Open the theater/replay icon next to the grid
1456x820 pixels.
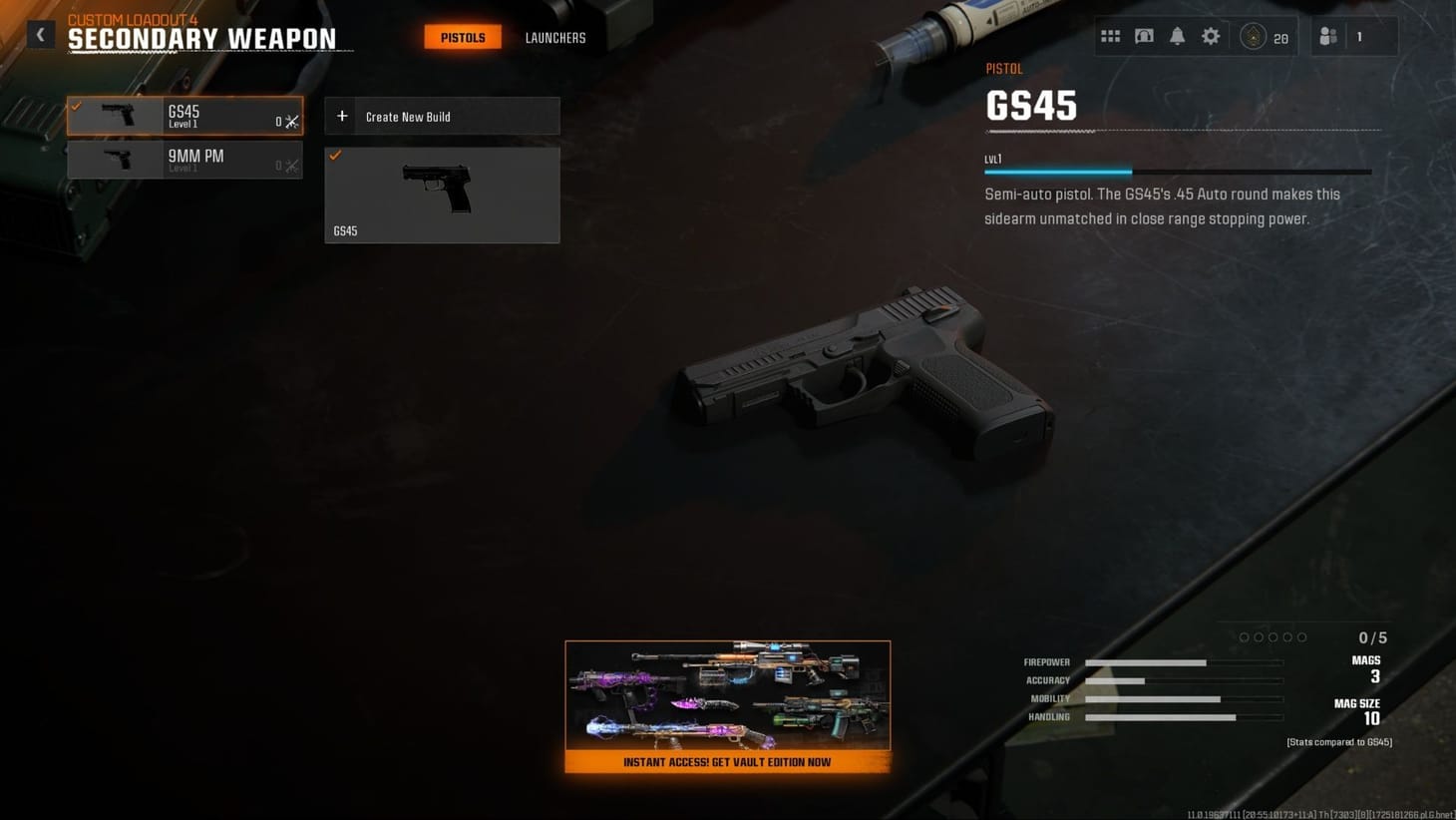(1144, 35)
